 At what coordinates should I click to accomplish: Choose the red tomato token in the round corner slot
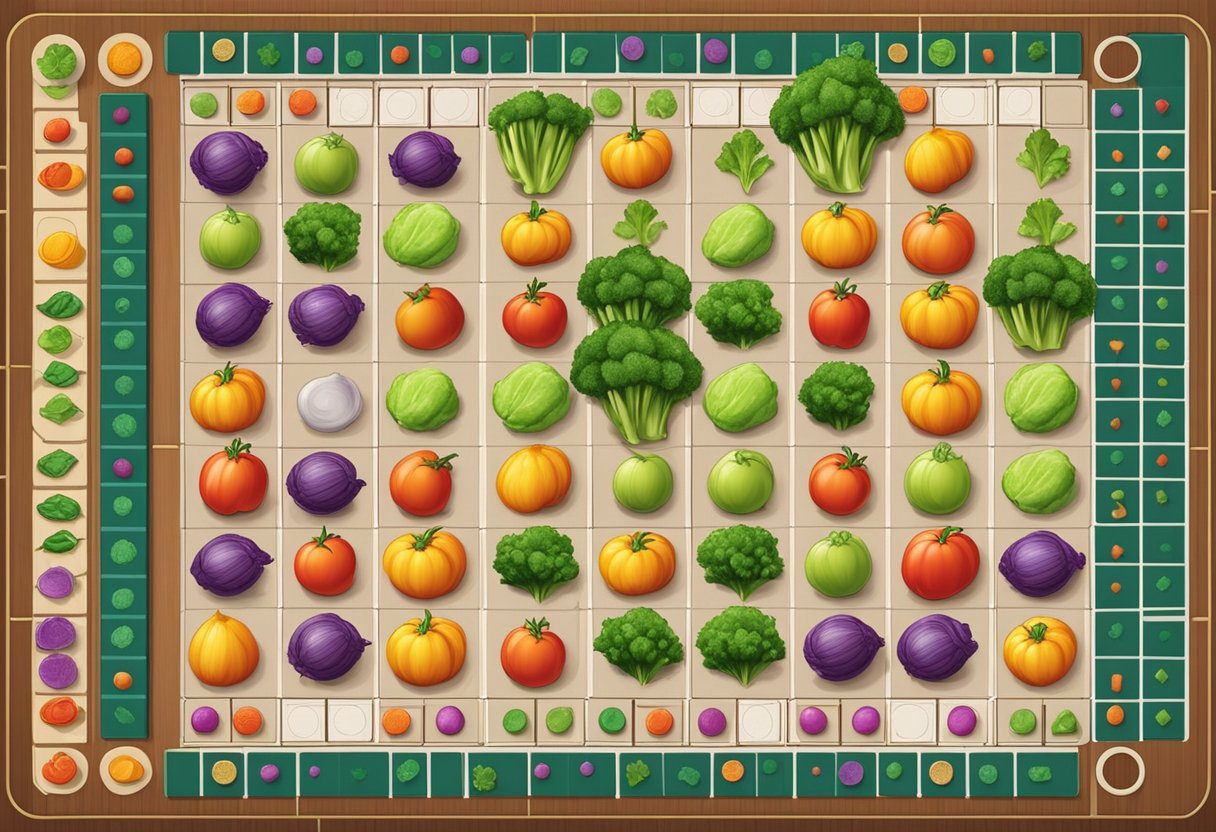[59, 768]
